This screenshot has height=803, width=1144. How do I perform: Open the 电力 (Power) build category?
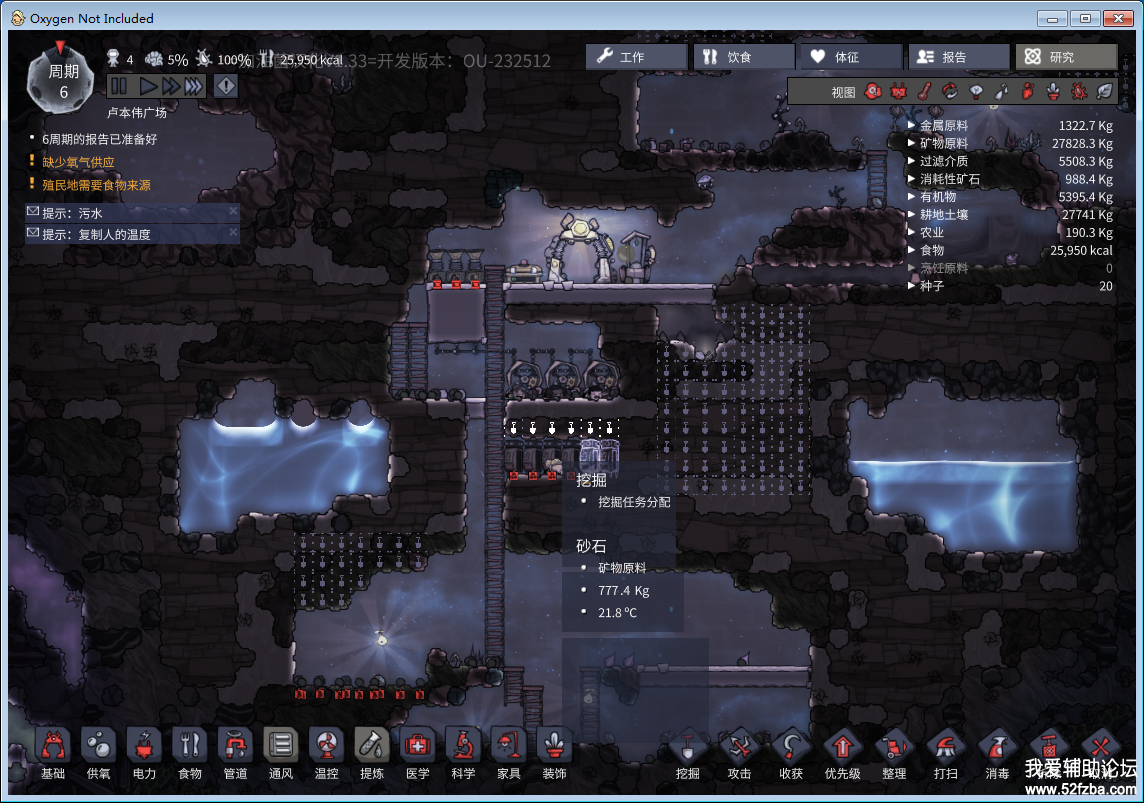point(144,753)
